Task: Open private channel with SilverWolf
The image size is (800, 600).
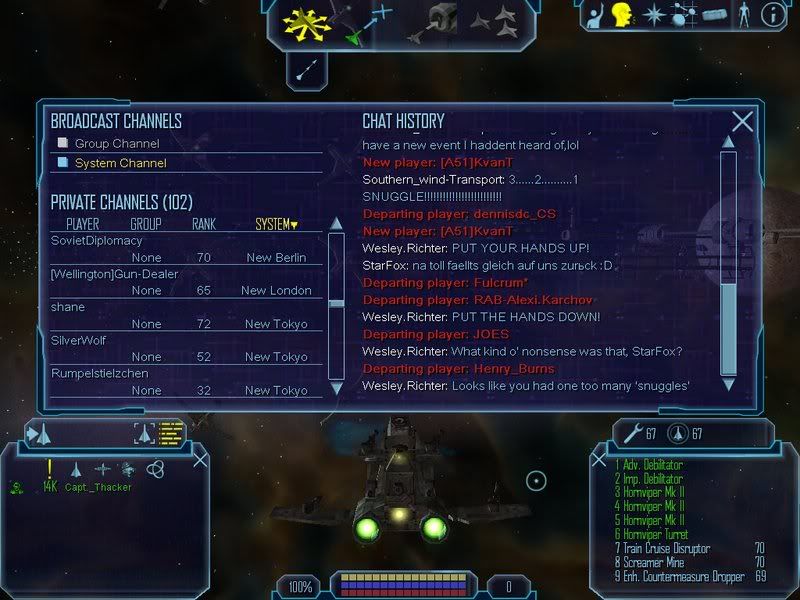Action: pos(79,340)
